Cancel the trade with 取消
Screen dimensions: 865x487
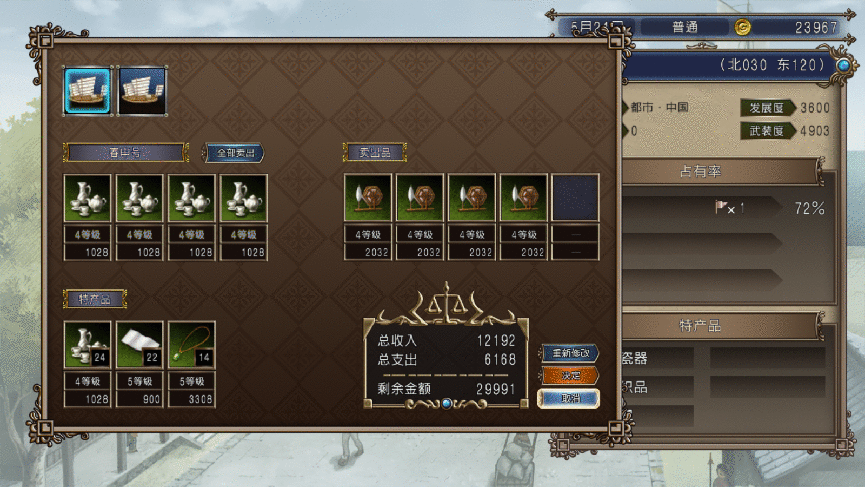[x=569, y=398]
